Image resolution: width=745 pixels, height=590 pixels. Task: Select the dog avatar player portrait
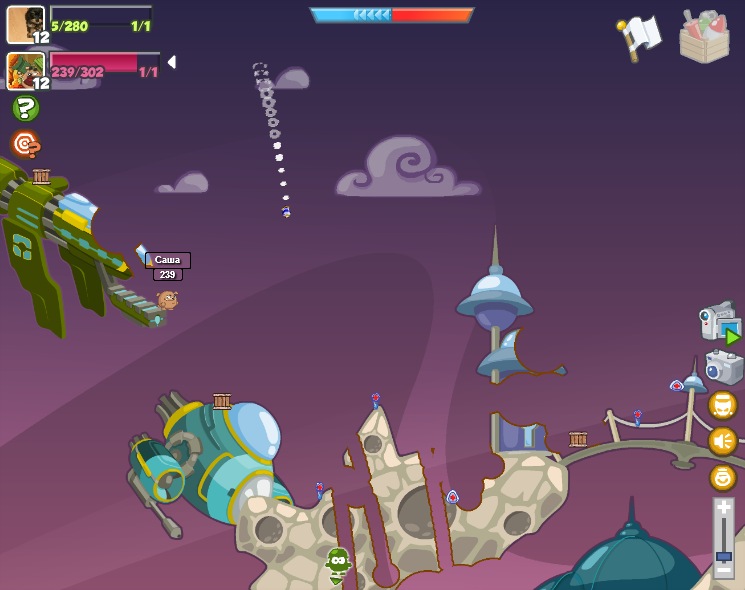(25, 24)
